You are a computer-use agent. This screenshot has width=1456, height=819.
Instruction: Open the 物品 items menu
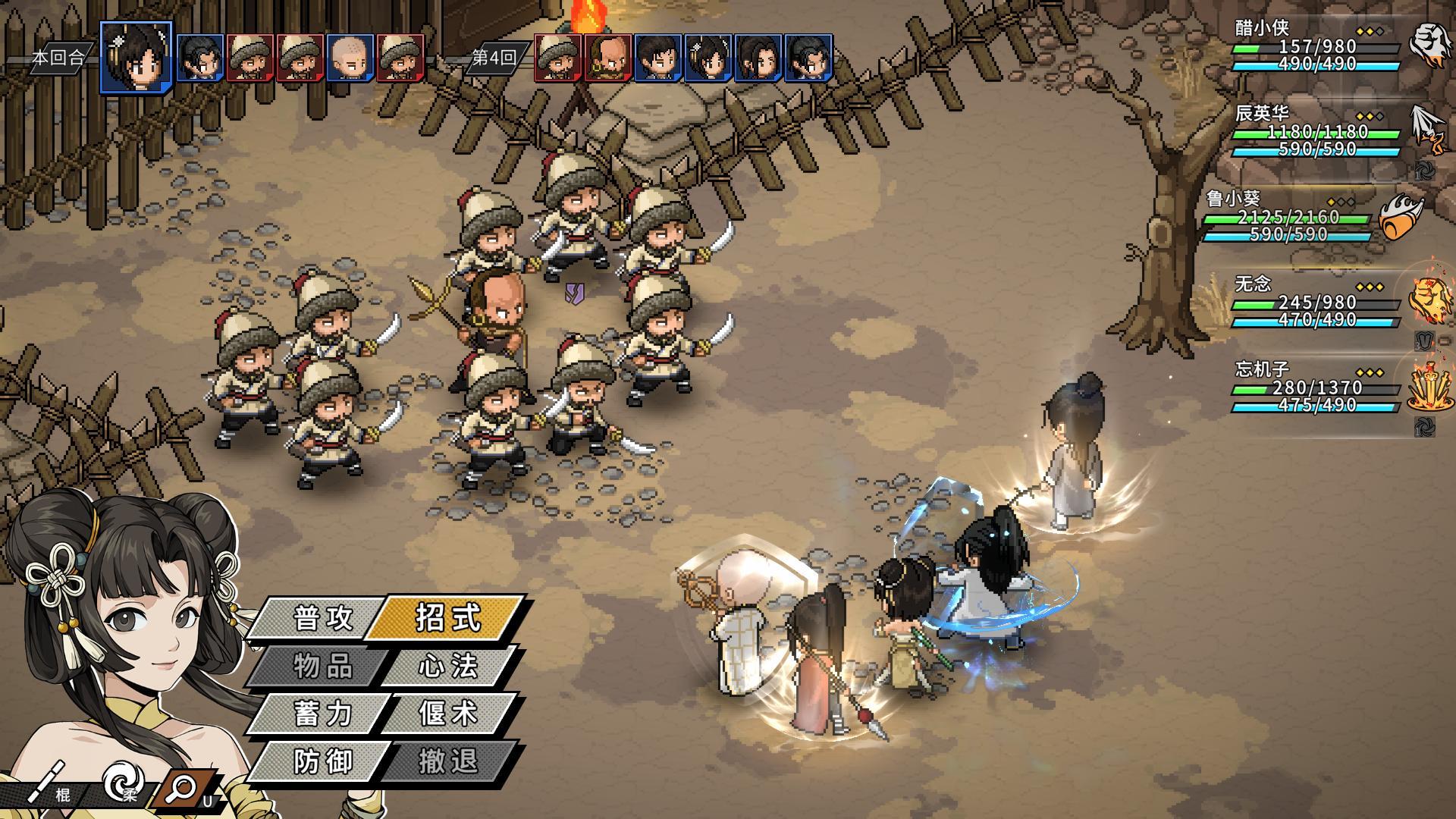pyautogui.click(x=323, y=666)
